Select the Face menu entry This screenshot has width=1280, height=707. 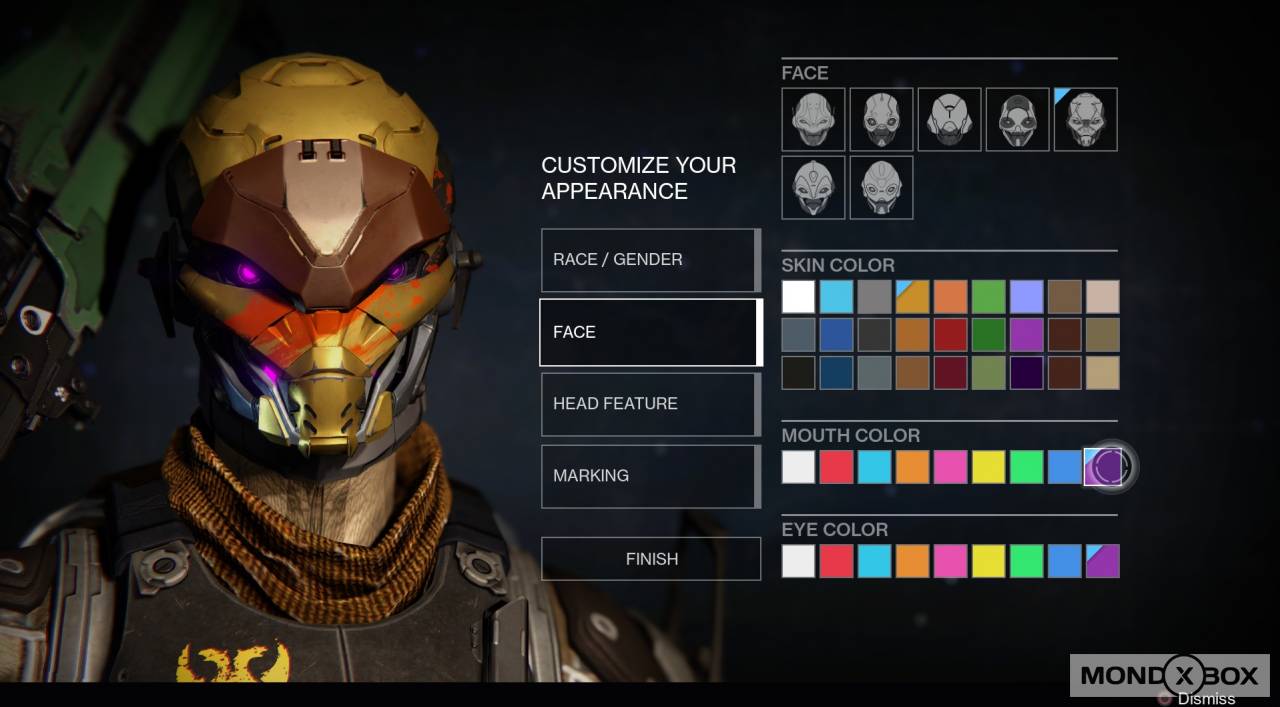(650, 332)
